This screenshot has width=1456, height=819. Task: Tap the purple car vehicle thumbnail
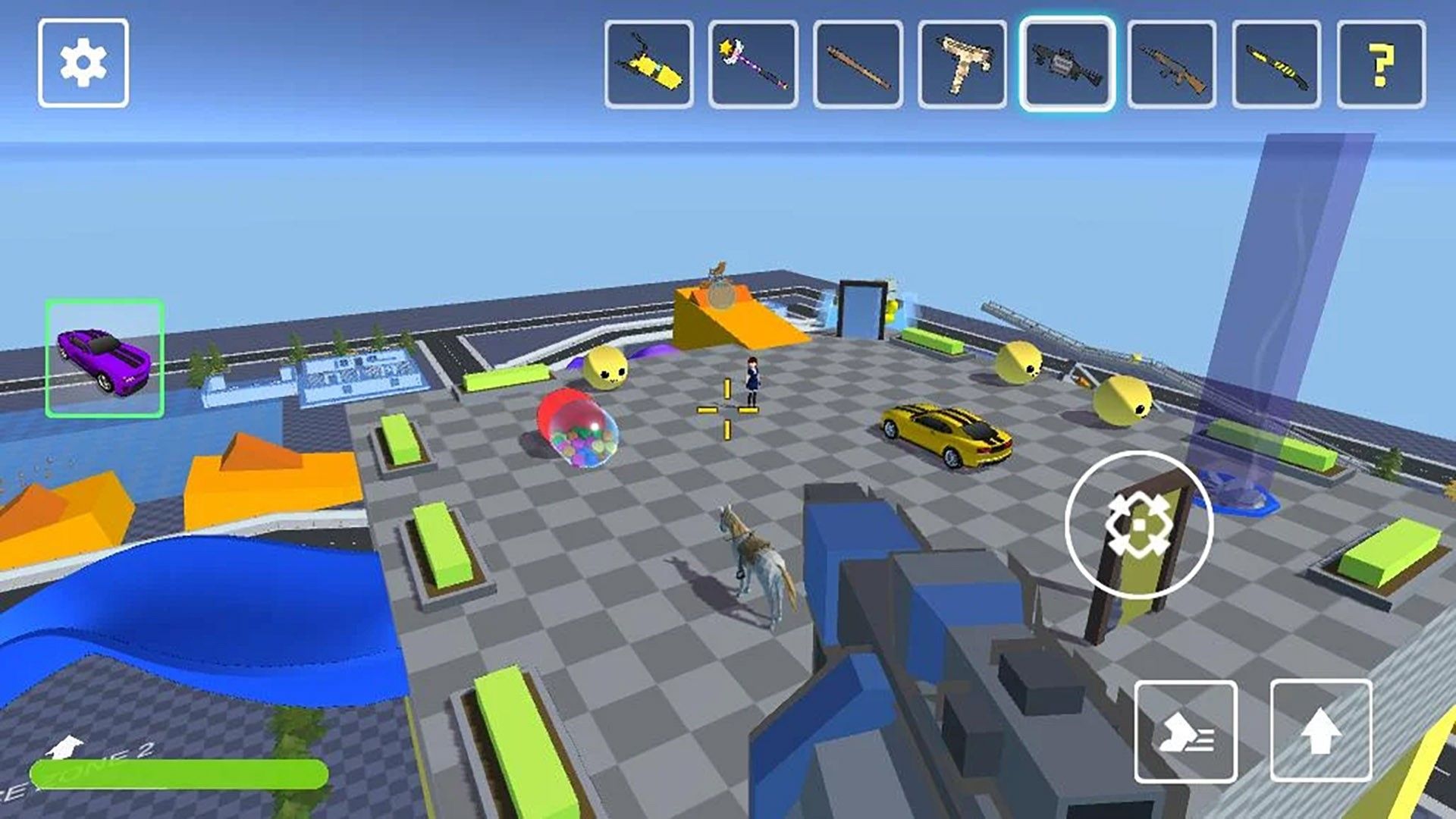pyautogui.click(x=105, y=358)
